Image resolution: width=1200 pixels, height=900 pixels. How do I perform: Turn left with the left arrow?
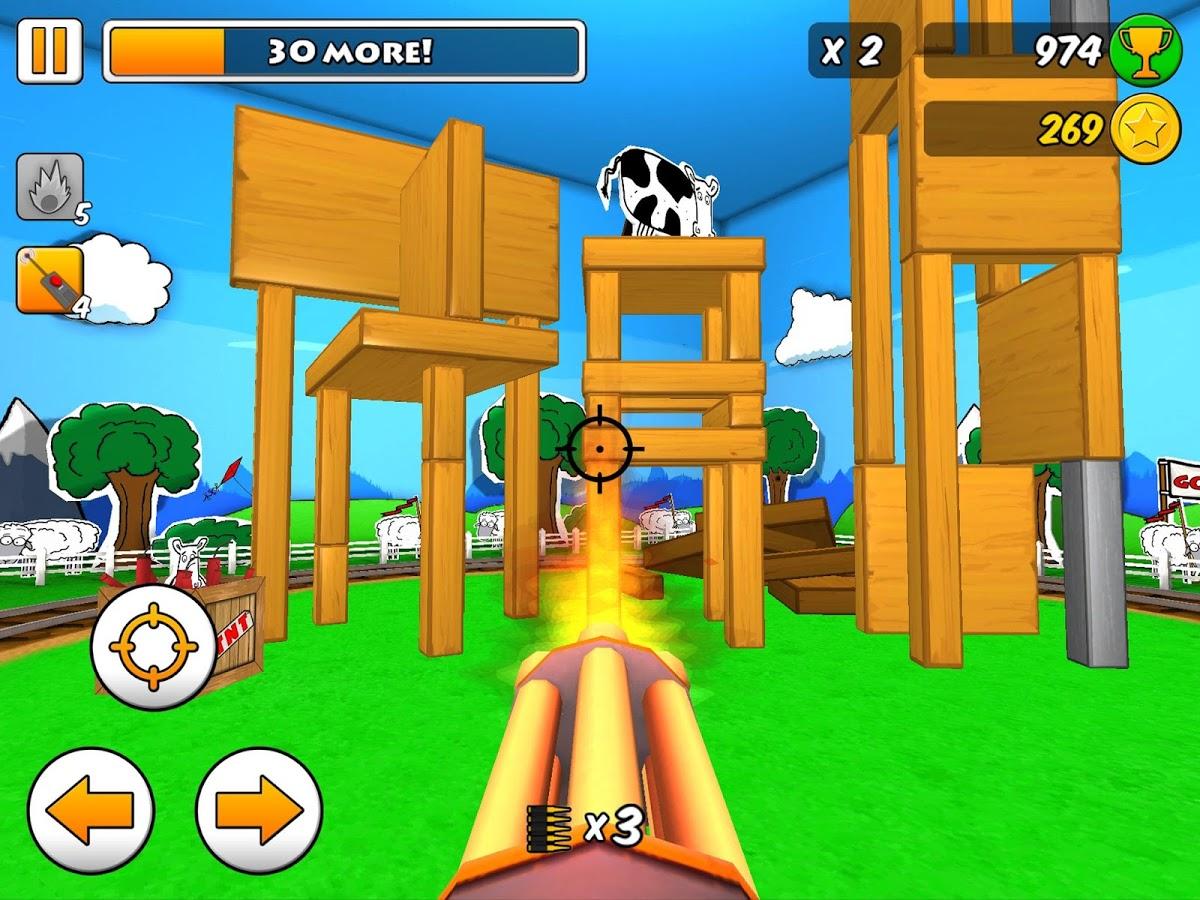91,809
